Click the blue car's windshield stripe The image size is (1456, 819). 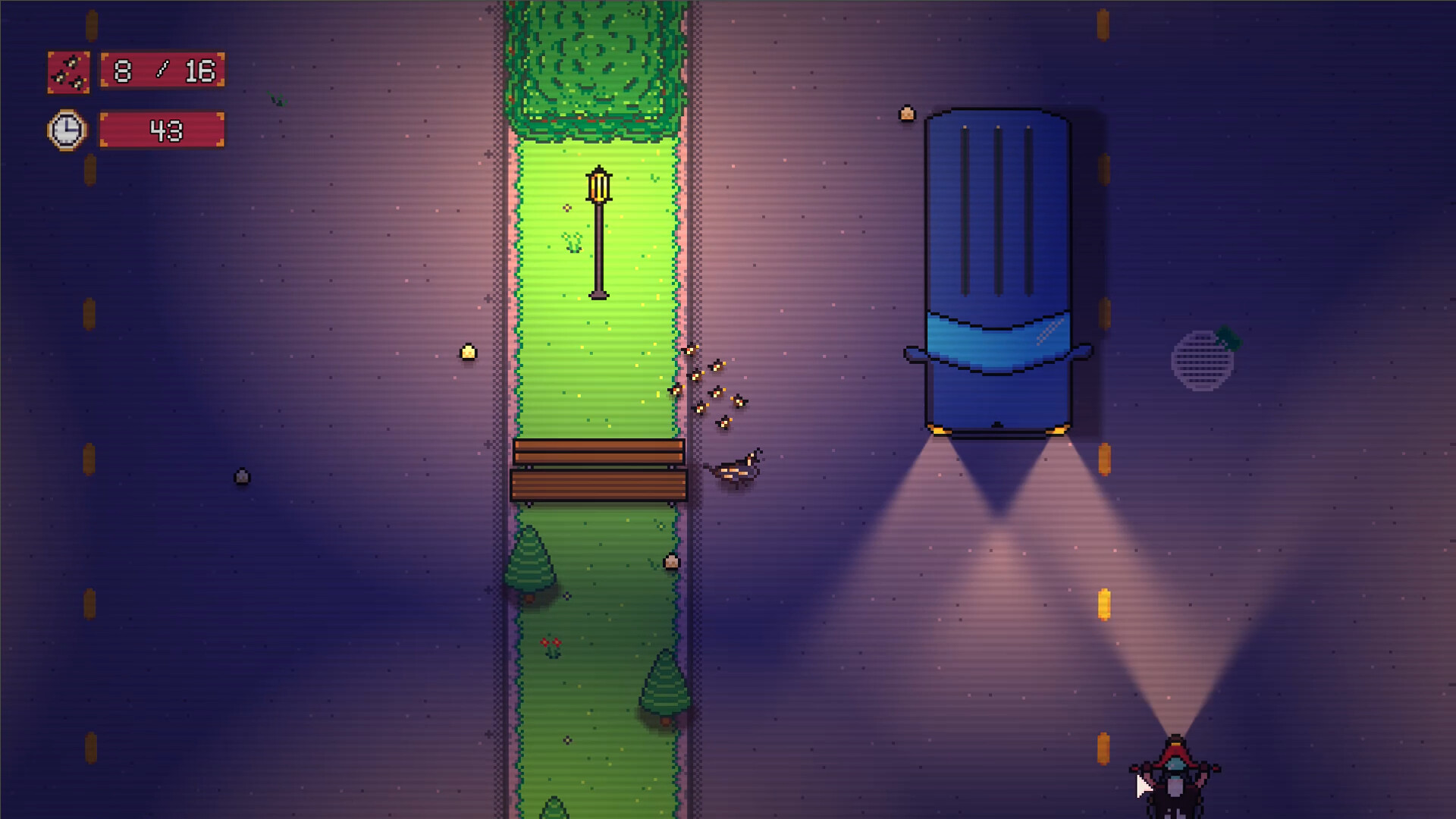(997, 341)
